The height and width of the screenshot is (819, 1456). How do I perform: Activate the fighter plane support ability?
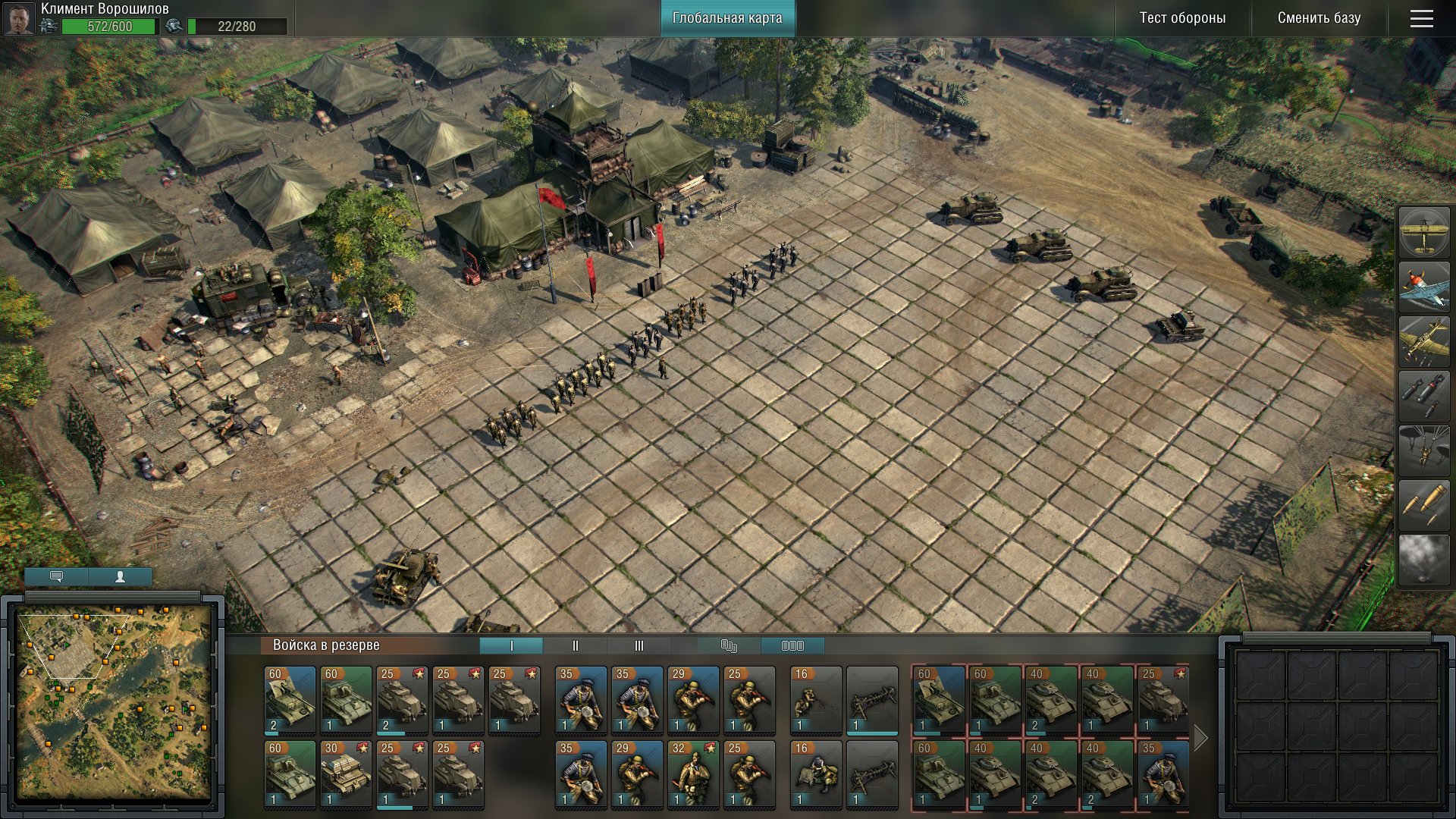(1423, 287)
